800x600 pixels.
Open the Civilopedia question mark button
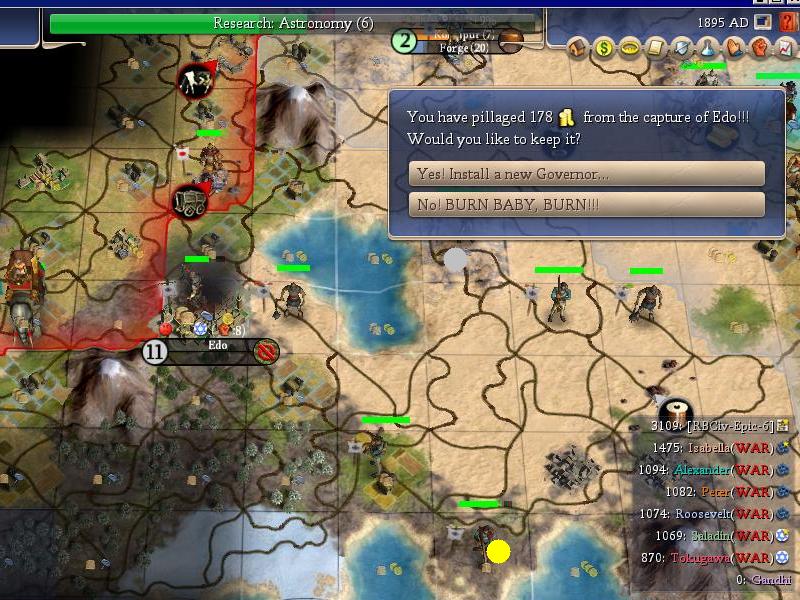pos(786,22)
